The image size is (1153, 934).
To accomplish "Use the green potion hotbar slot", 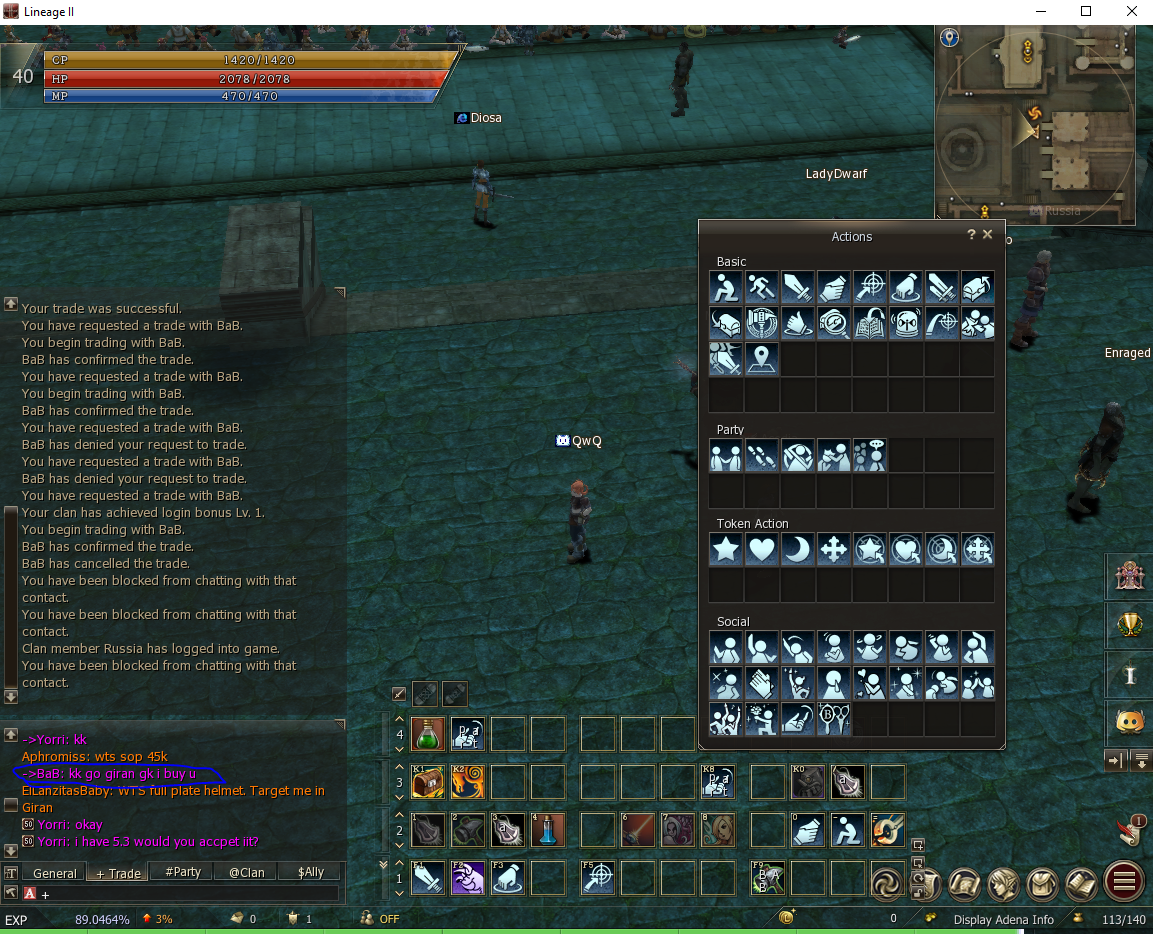I will (427, 734).
